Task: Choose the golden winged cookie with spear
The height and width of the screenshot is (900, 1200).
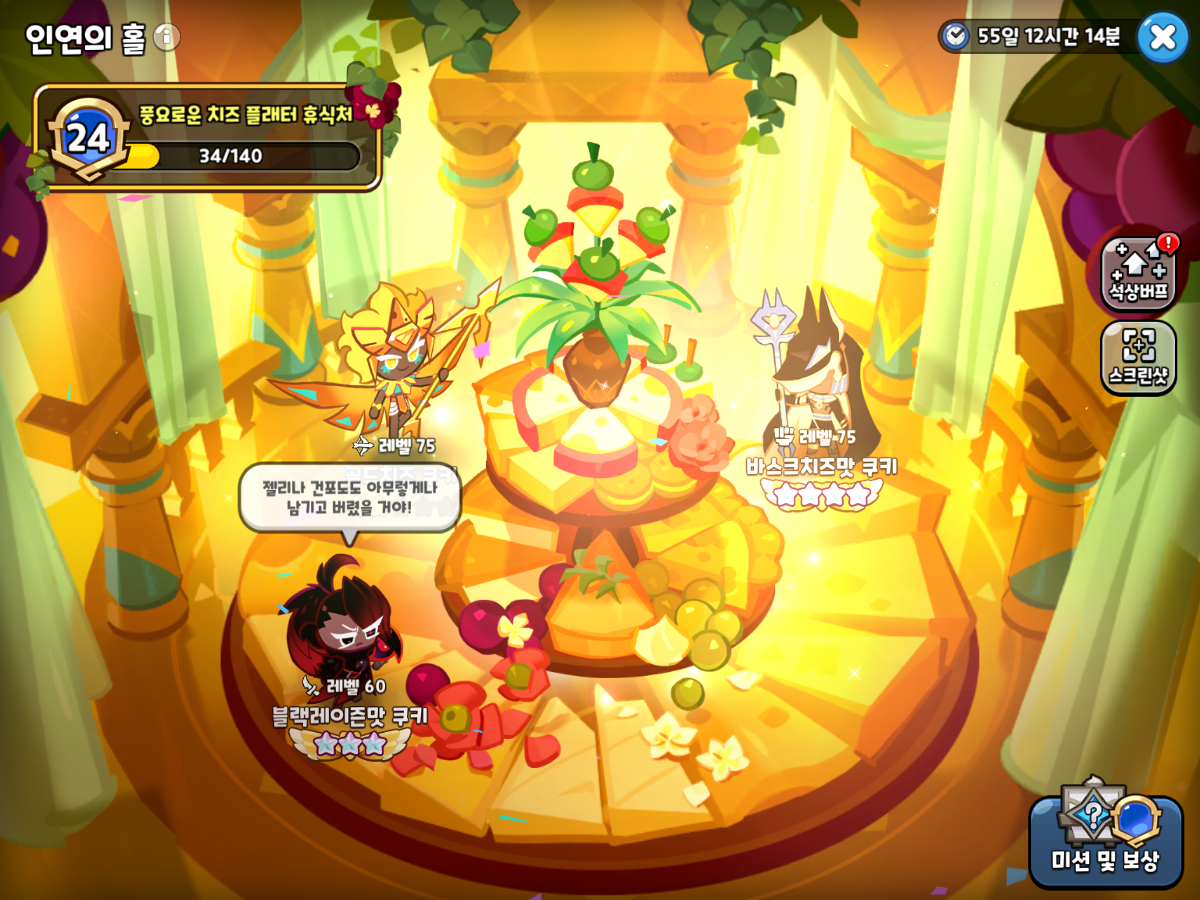Action: pos(395,360)
